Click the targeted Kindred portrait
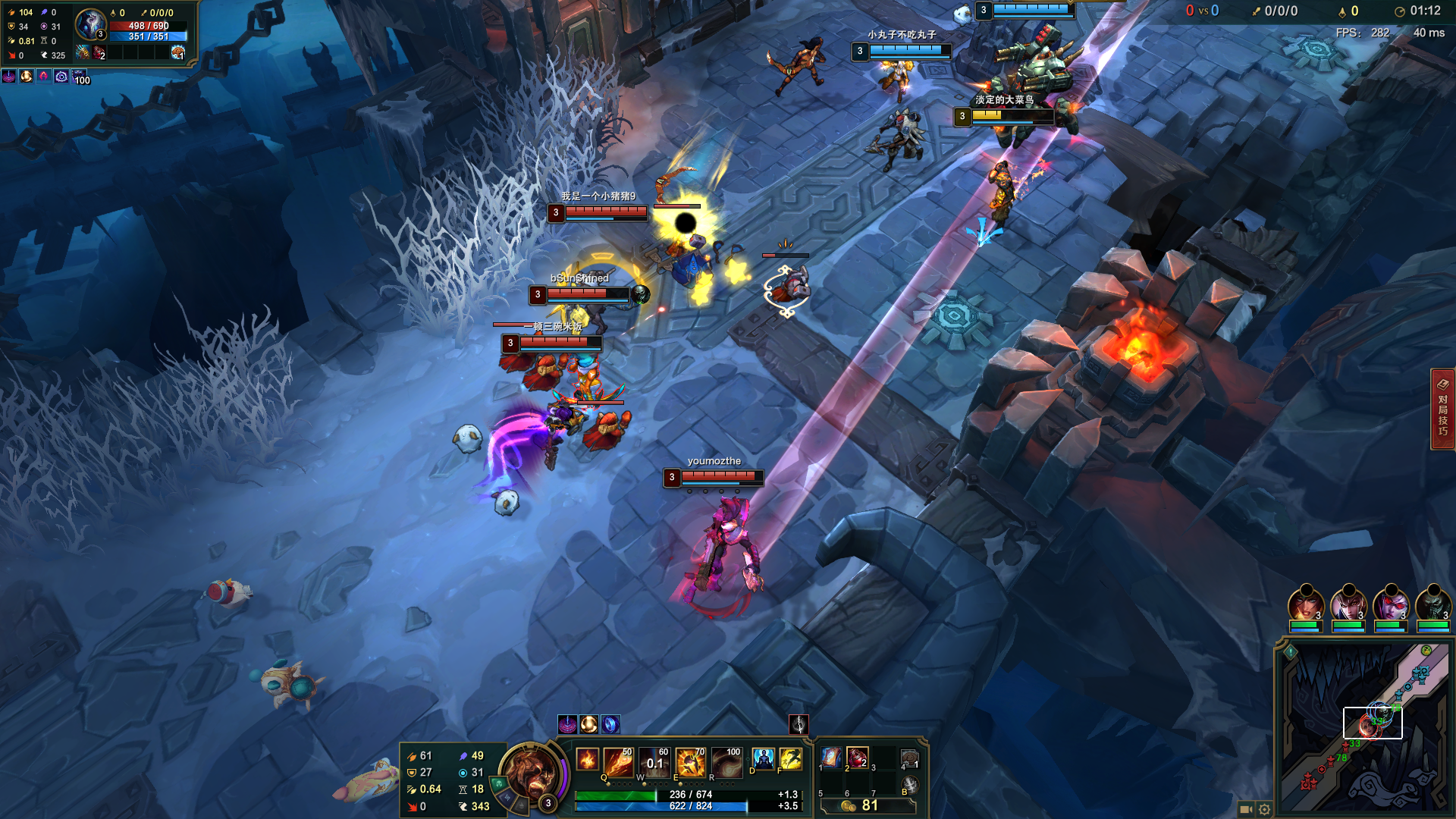This screenshot has height=819, width=1456. tap(90, 26)
